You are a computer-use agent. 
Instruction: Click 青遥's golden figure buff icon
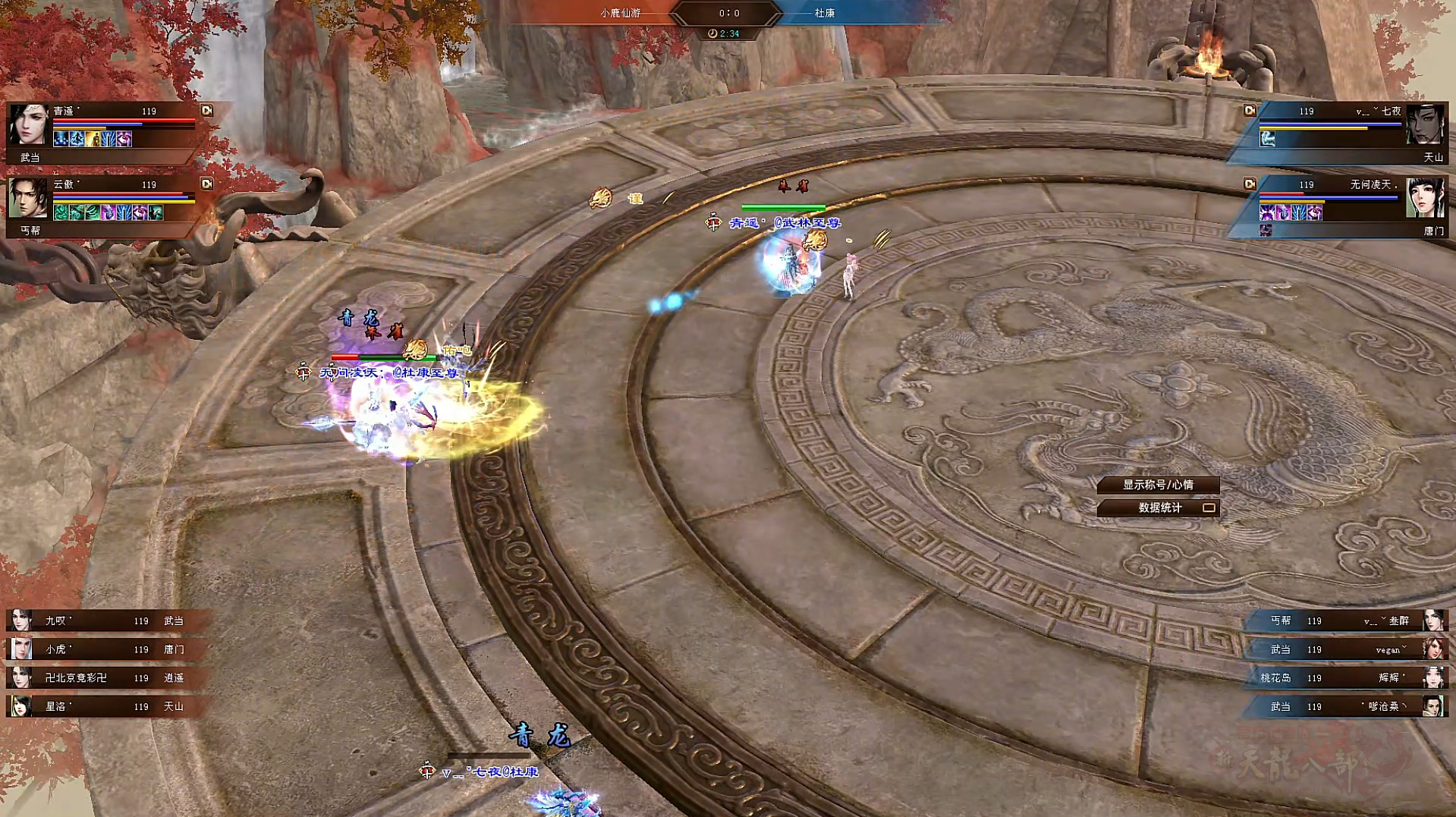point(93,139)
